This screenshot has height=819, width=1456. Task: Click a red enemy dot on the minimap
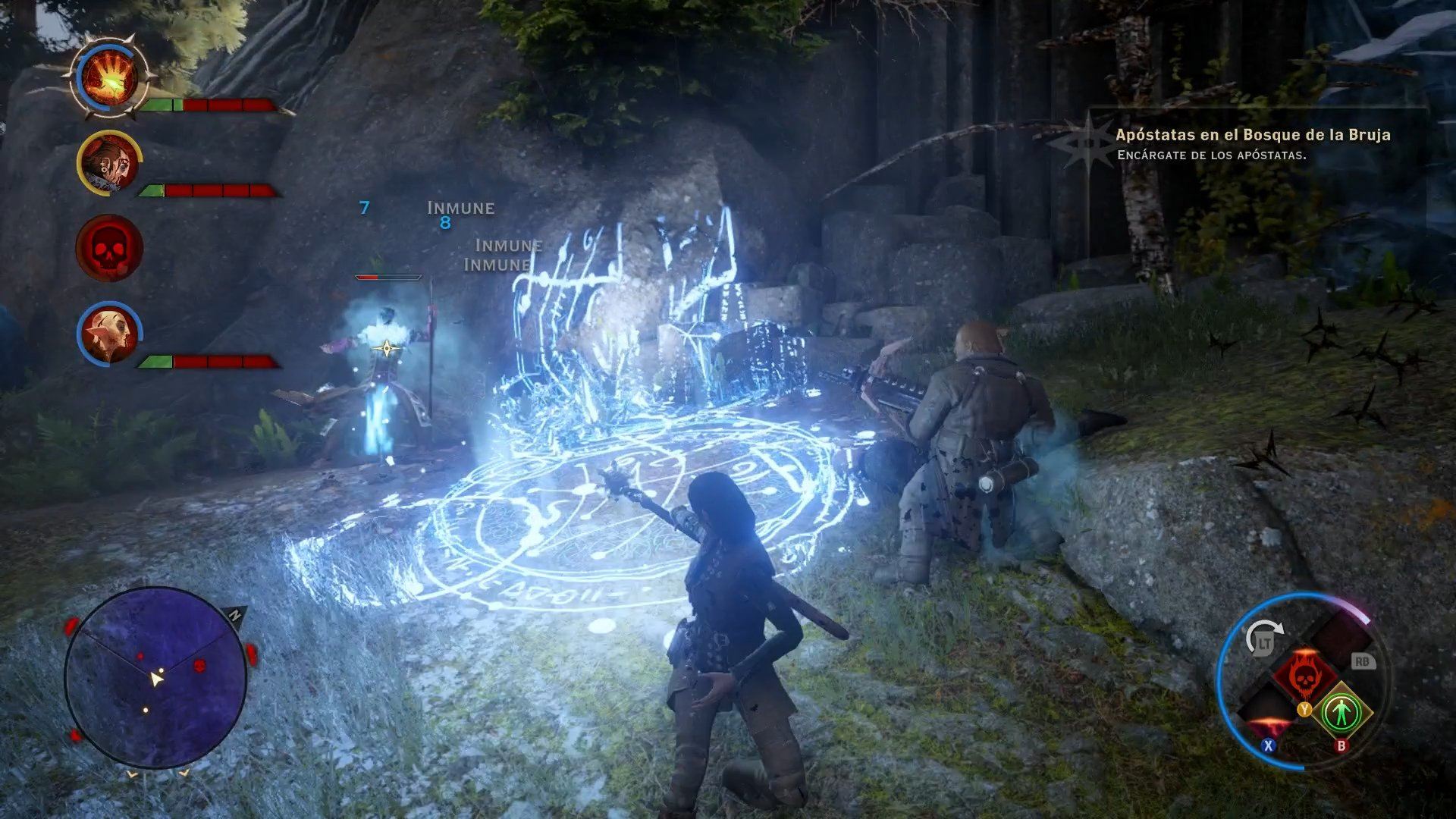click(x=200, y=665)
